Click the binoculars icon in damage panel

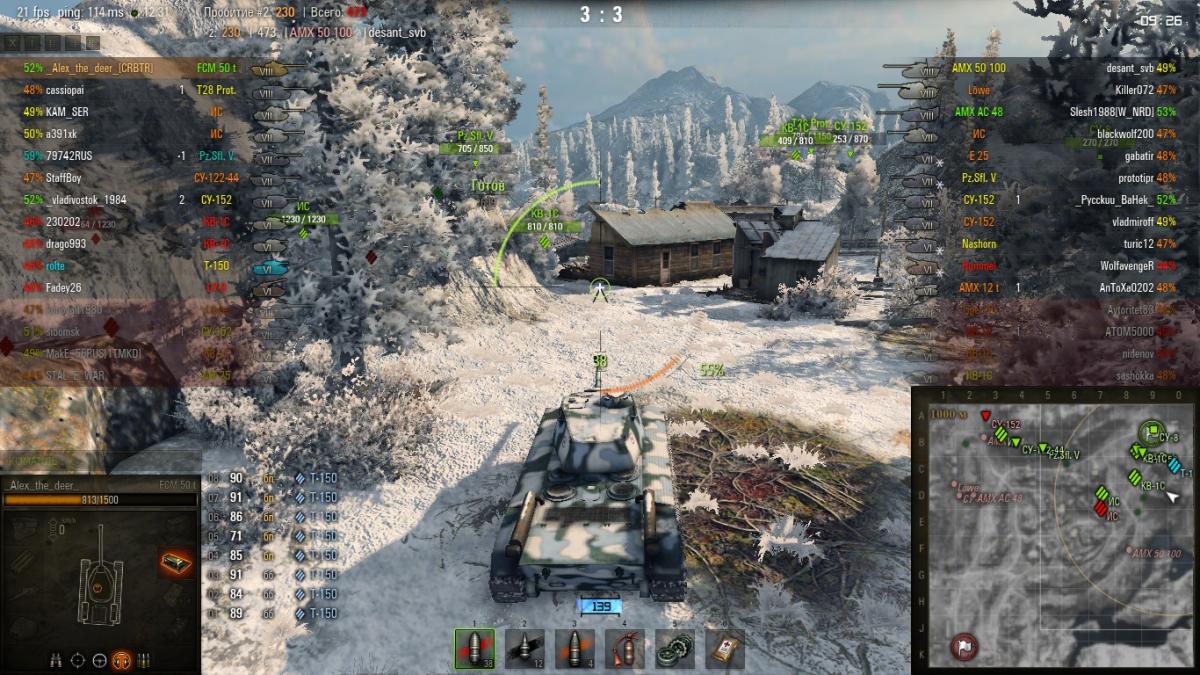click(x=57, y=659)
